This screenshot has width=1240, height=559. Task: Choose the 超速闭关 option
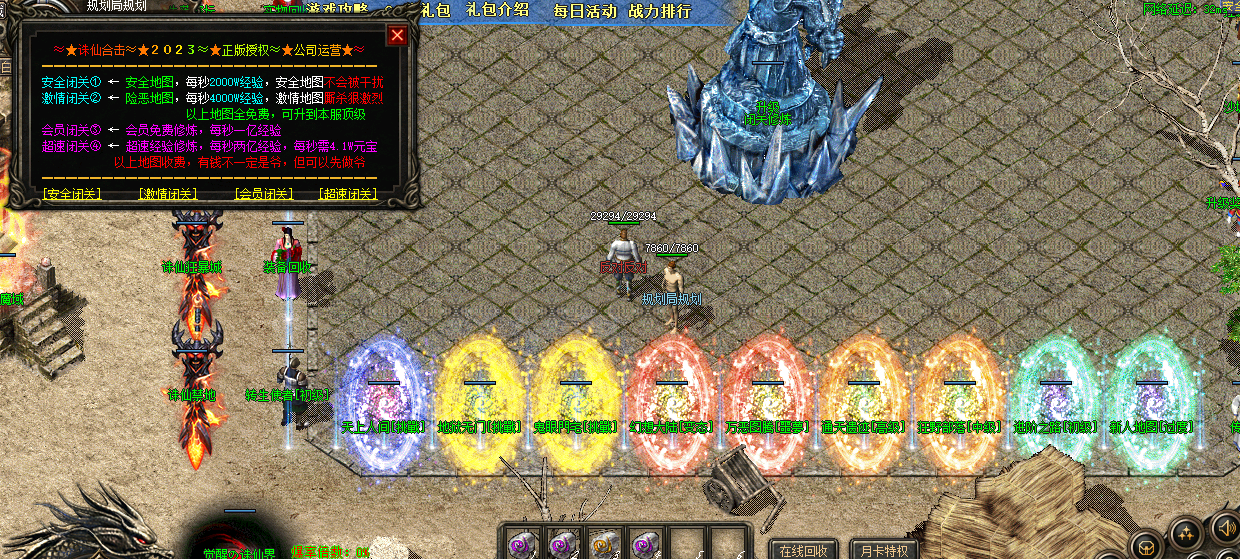tap(347, 194)
